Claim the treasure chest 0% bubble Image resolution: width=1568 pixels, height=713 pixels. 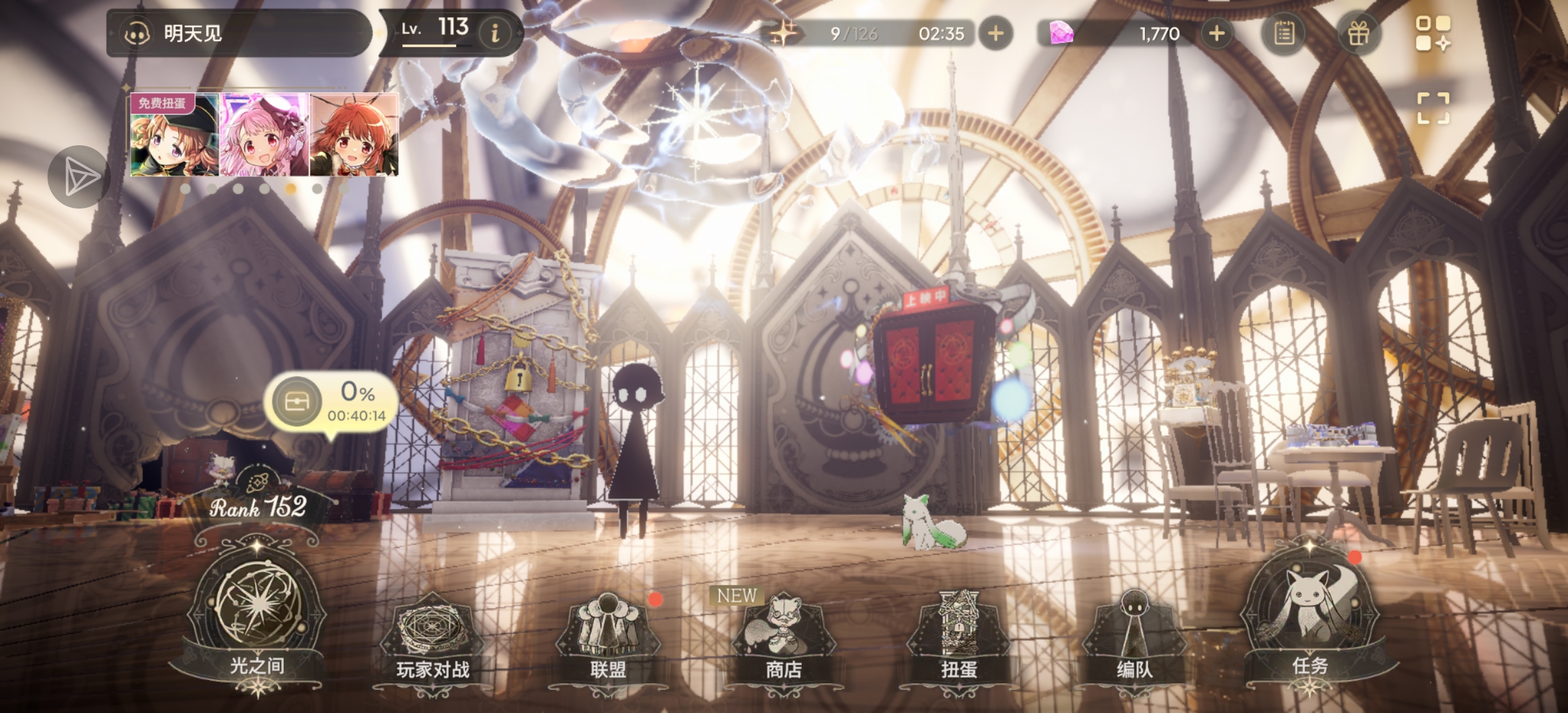pos(331,401)
